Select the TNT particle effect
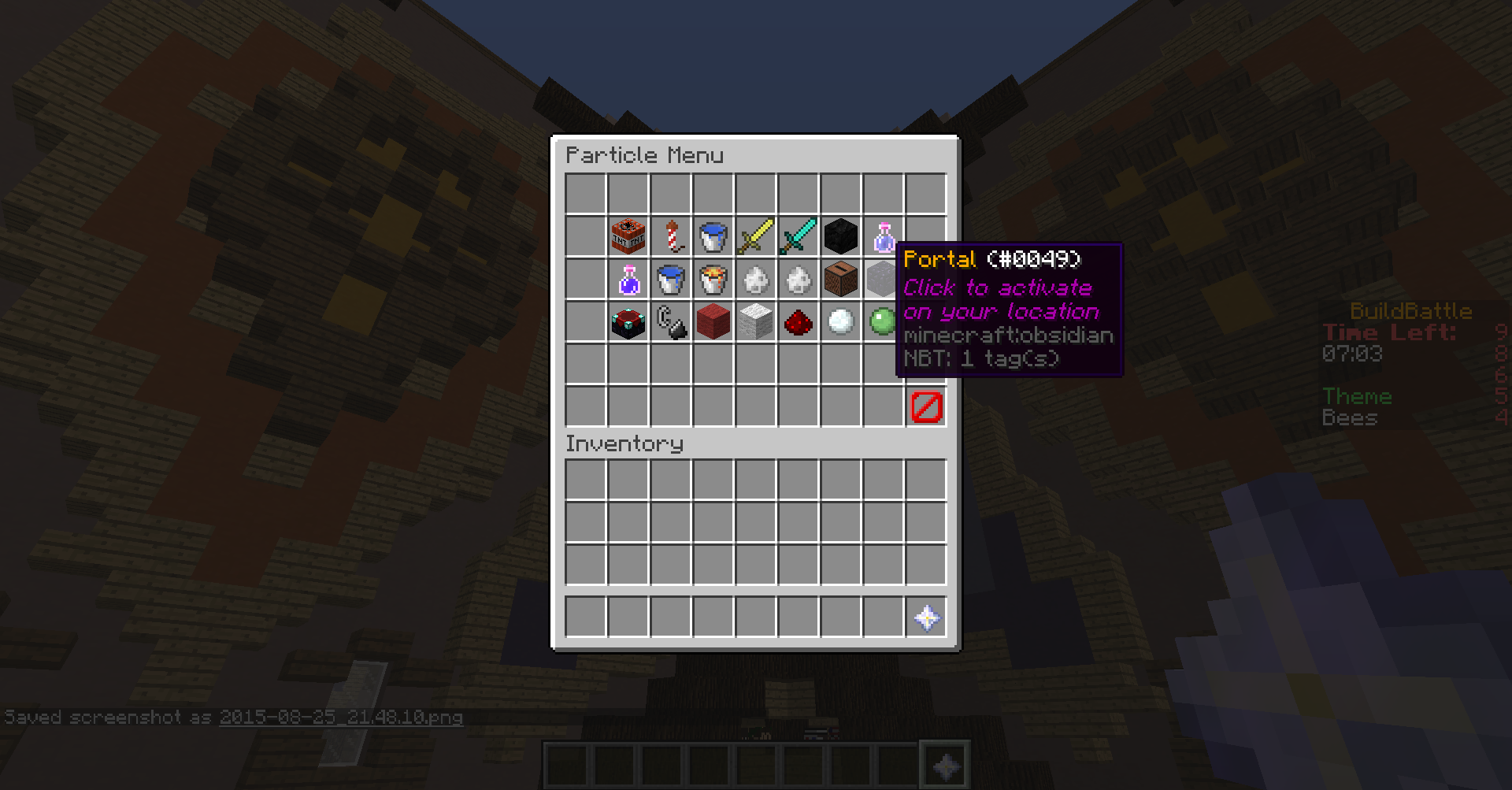This screenshot has width=1512, height=790. click(x=628, y=236)
